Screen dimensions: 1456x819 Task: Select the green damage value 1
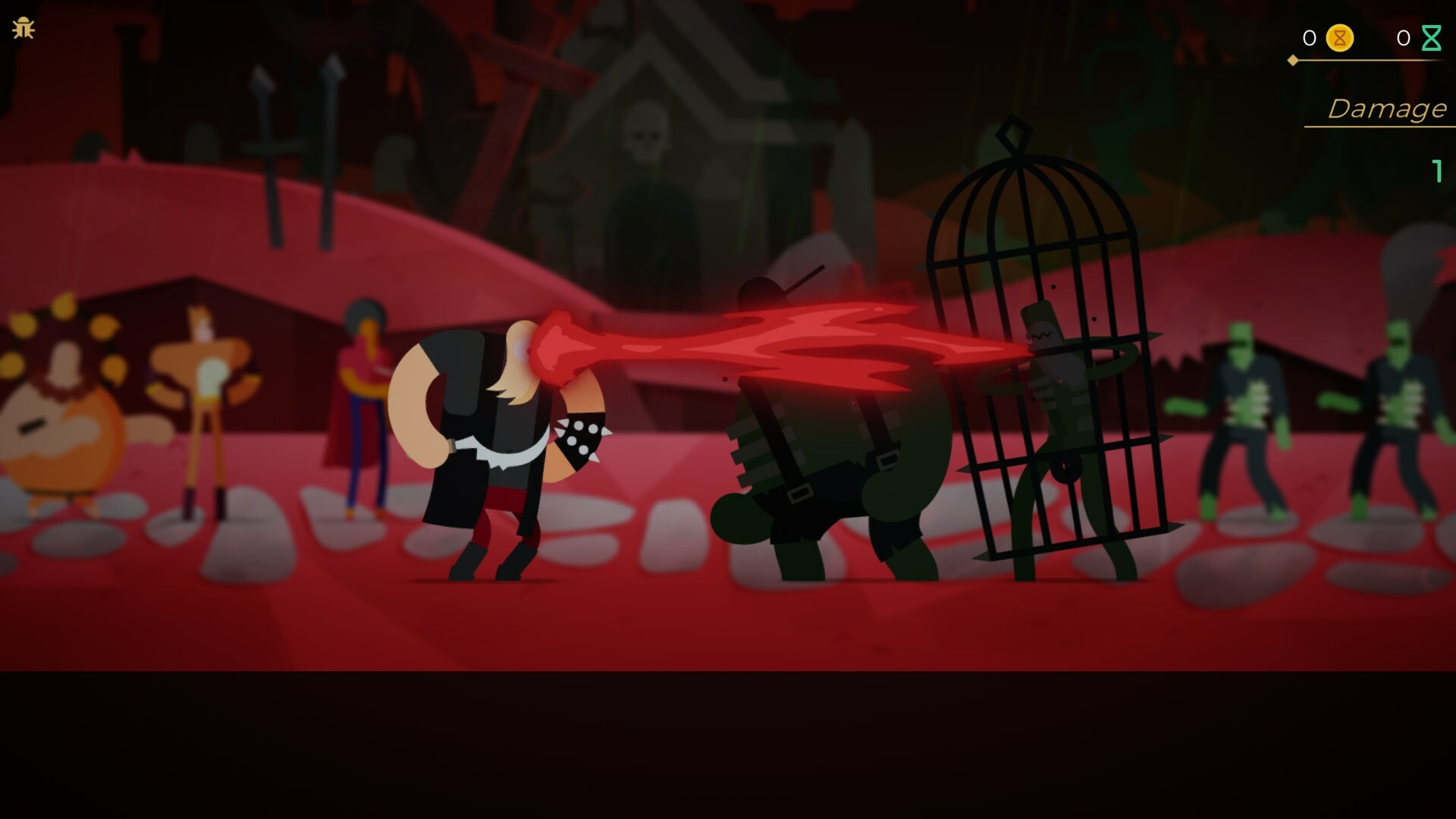click(x=1439, y=173)
